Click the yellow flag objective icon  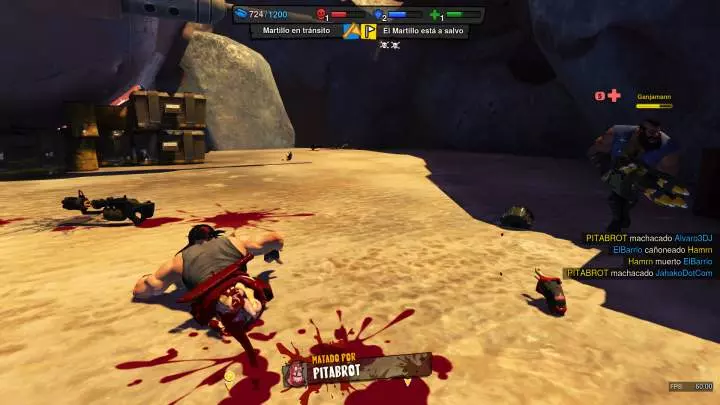tap(369, 31)
